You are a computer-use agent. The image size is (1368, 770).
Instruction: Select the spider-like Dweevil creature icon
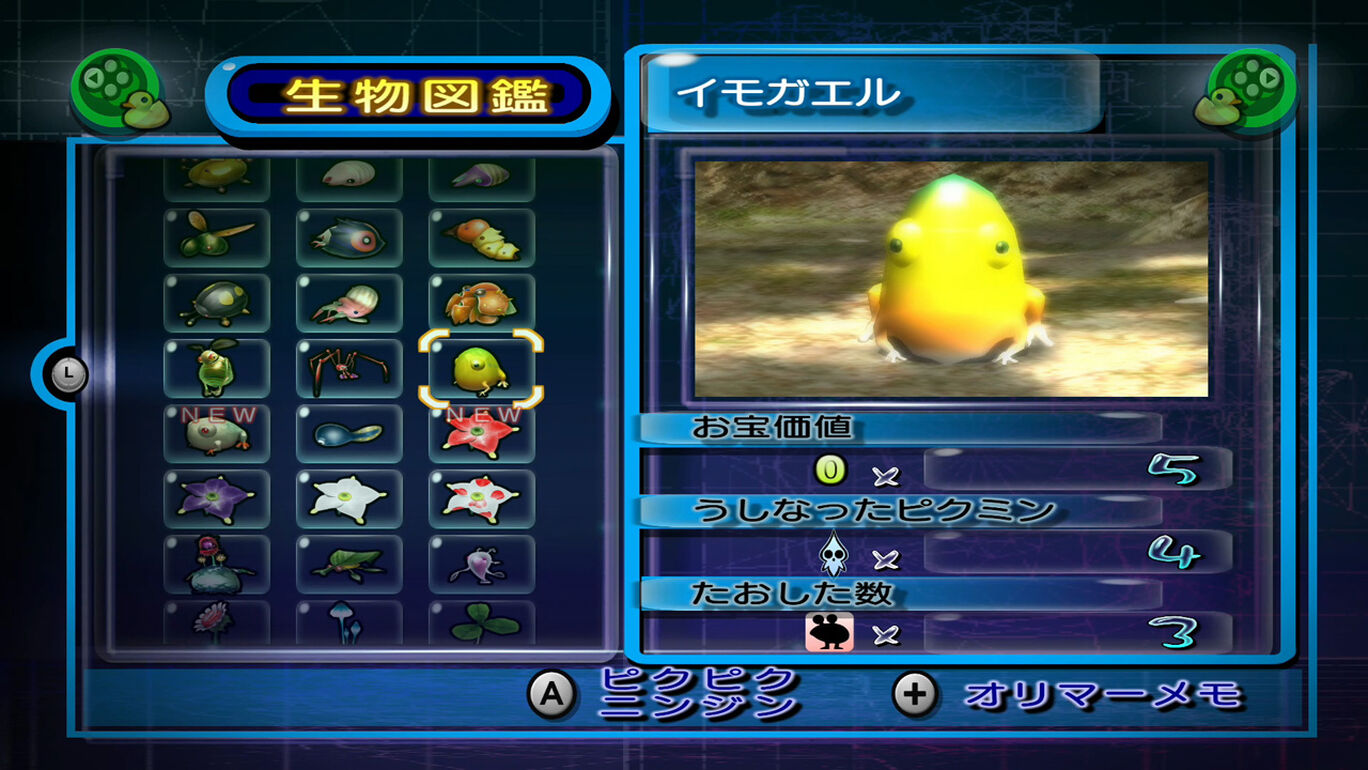point(349,368)
